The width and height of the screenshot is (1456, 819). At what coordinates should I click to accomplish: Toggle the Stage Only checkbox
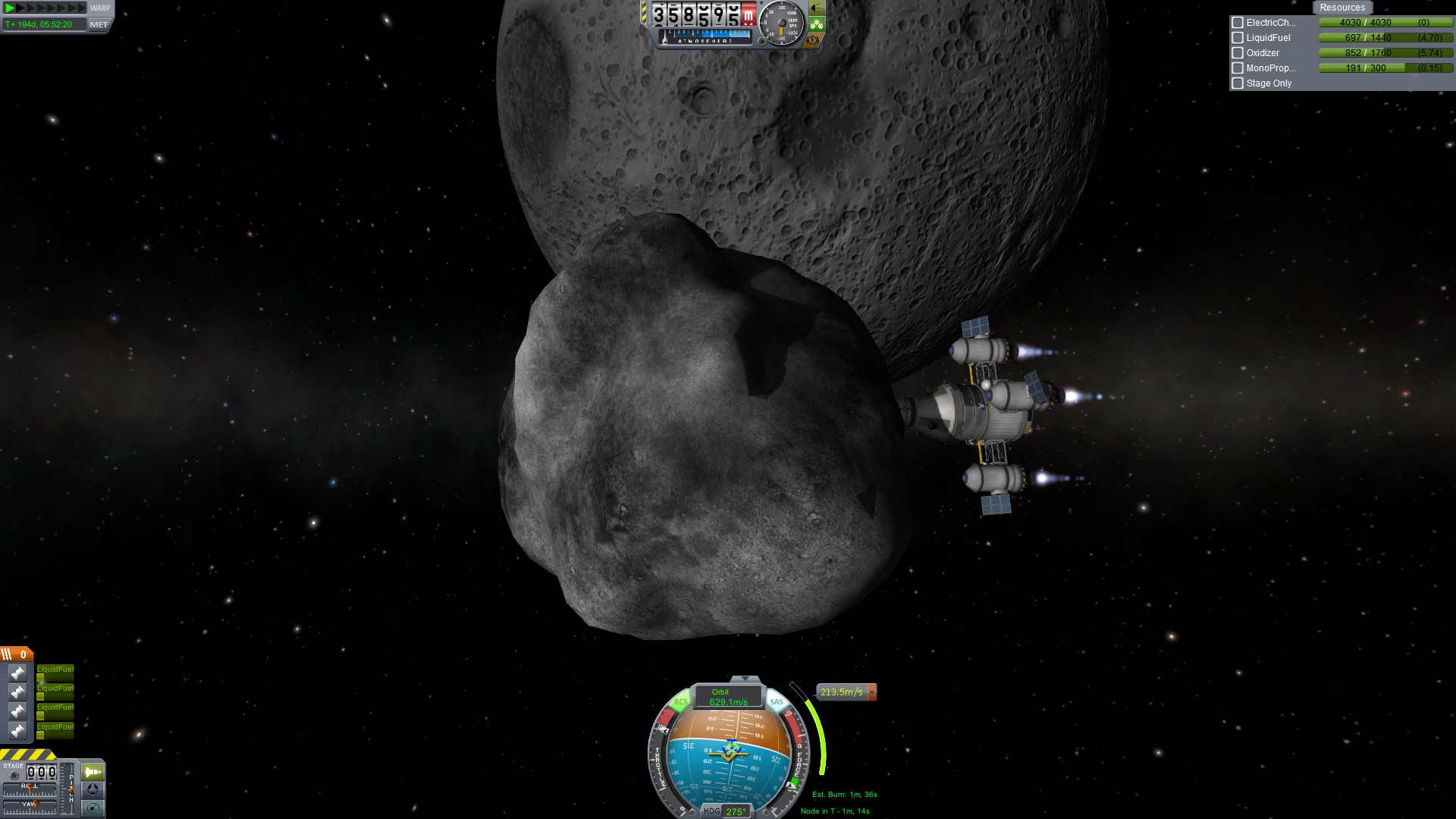click(x=1238, y=83)
